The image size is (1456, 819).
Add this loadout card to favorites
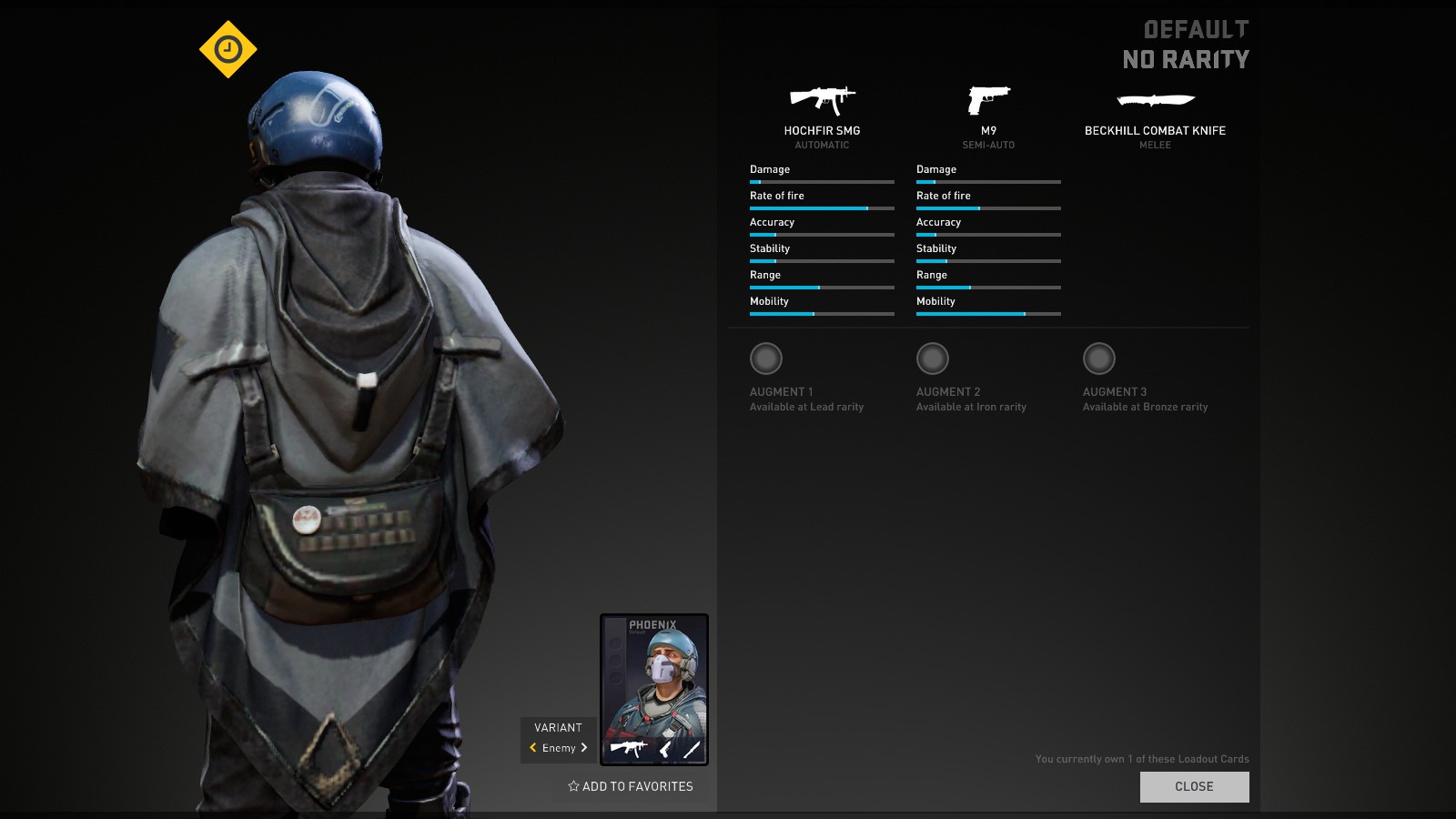coord(631,786)
